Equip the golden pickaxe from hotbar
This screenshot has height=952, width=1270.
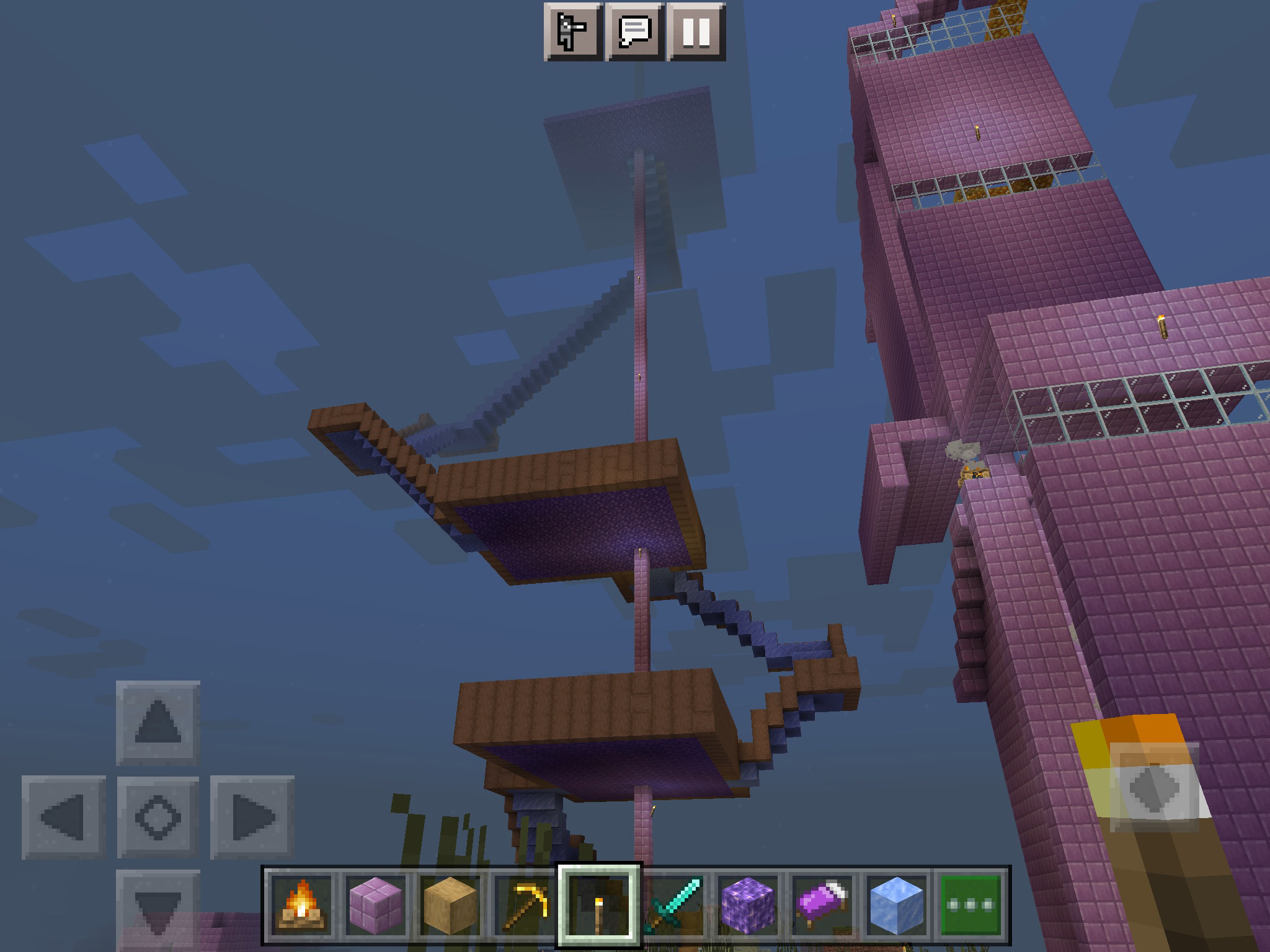pyautogui.click(x=525, y=904)
